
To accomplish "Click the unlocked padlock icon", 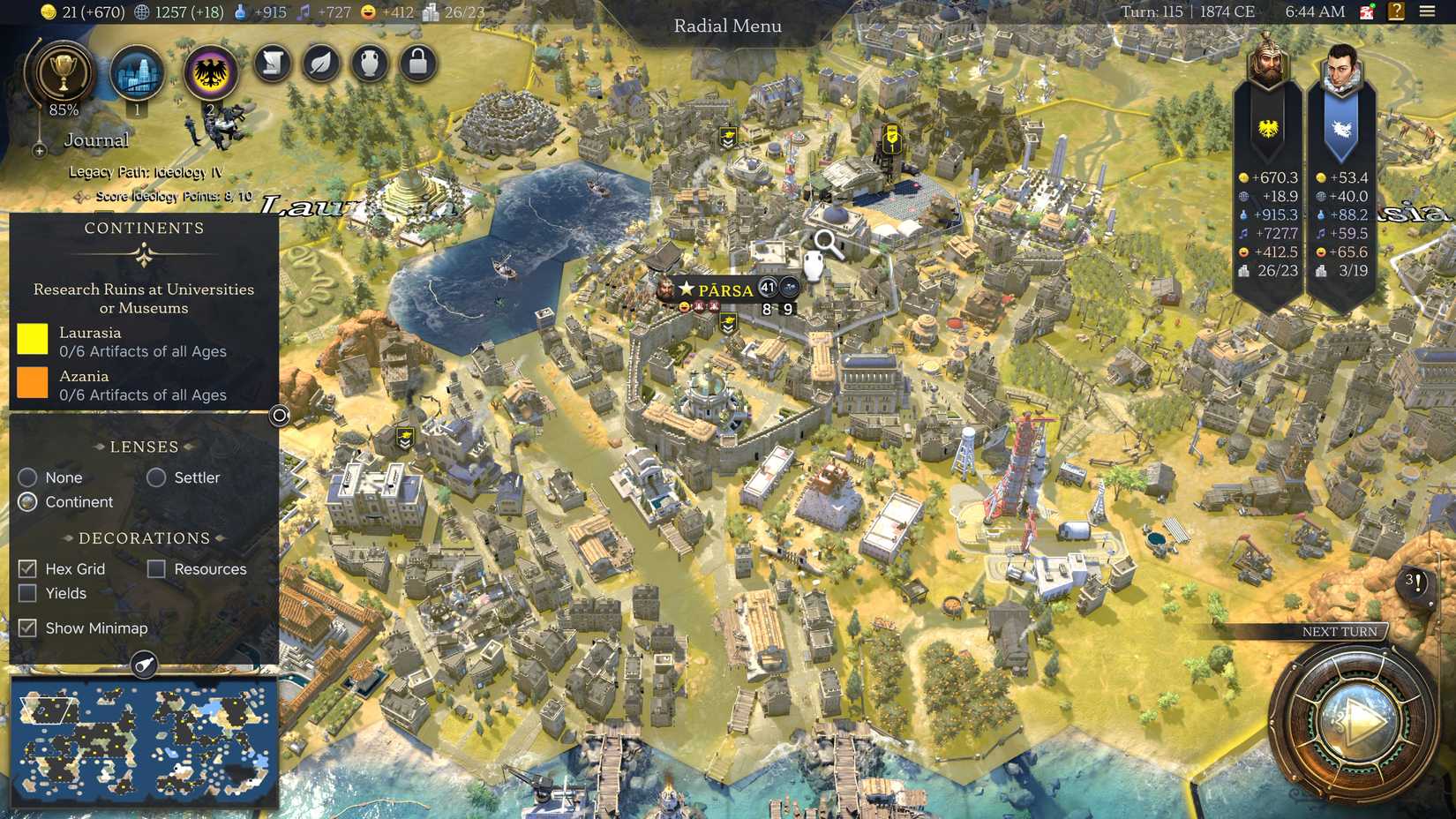I will point(417,63).
